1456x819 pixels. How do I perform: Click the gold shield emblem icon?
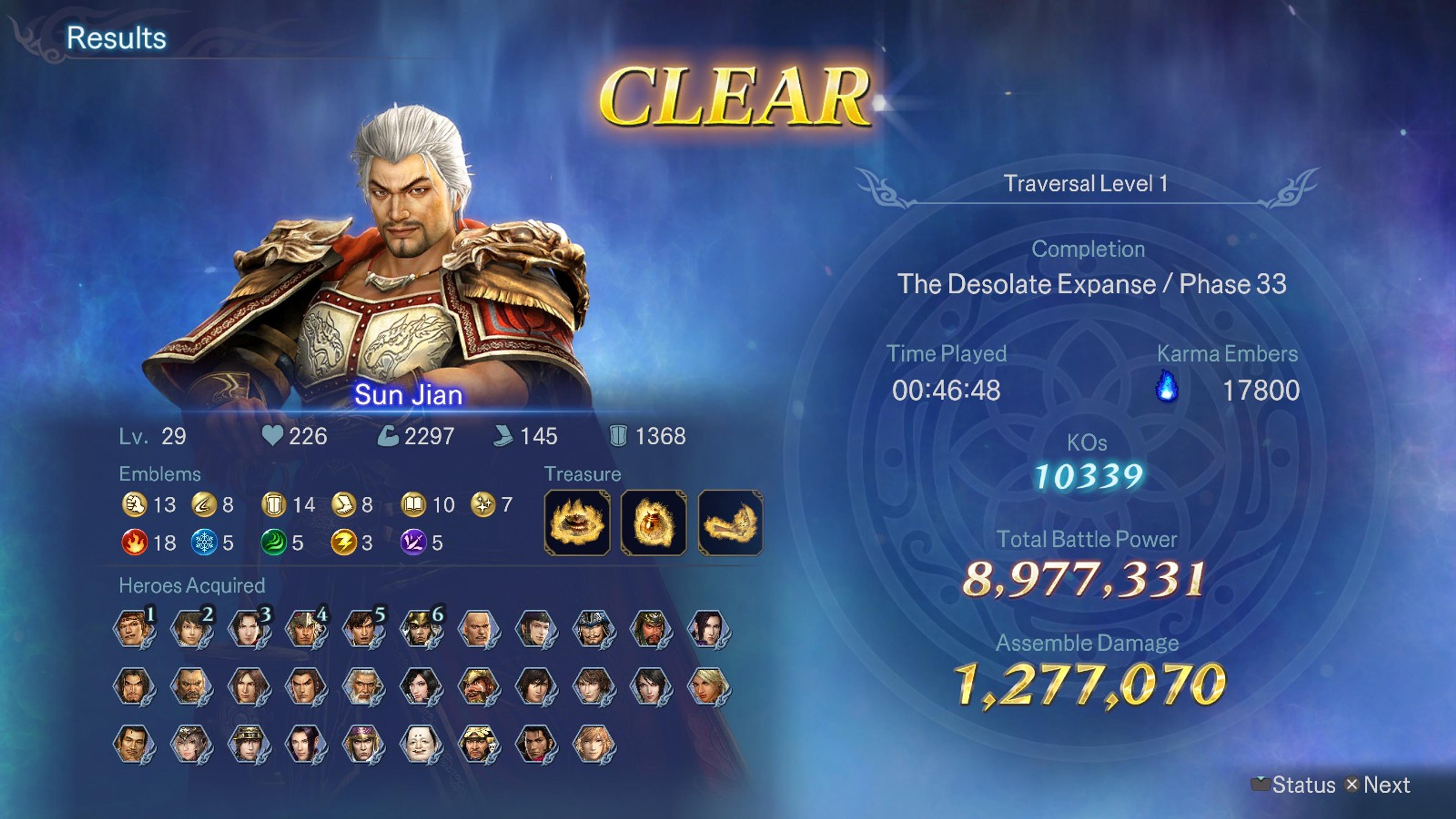pos(273,504)
